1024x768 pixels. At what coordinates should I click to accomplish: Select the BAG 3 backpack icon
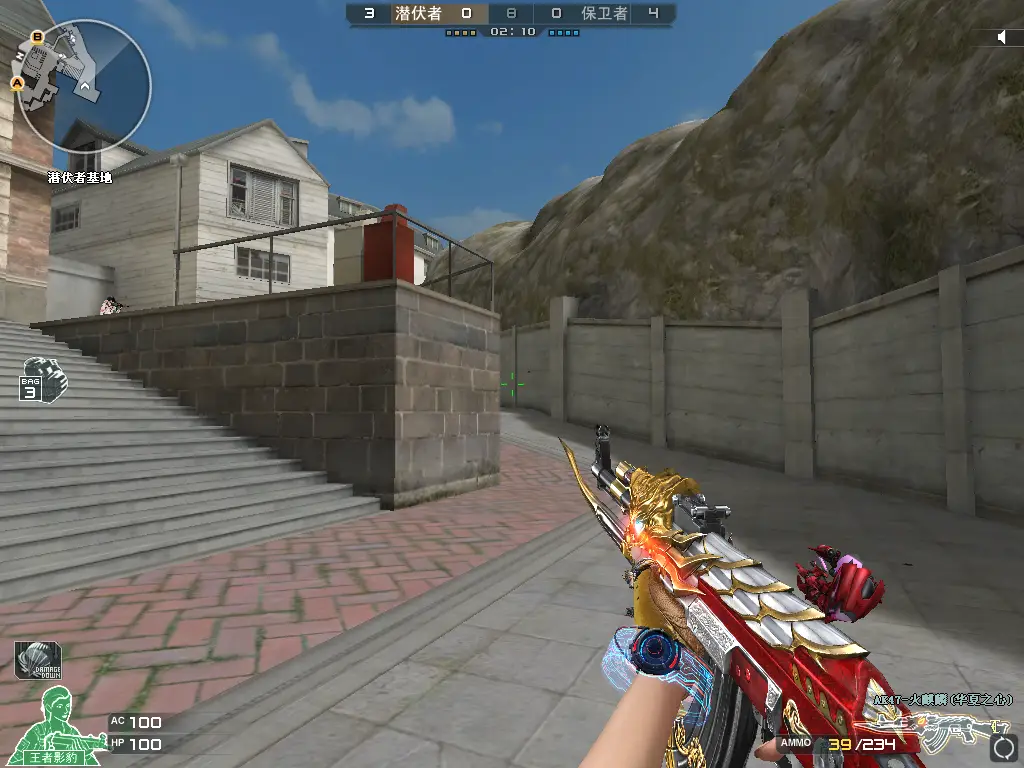(x=43, y=379)
